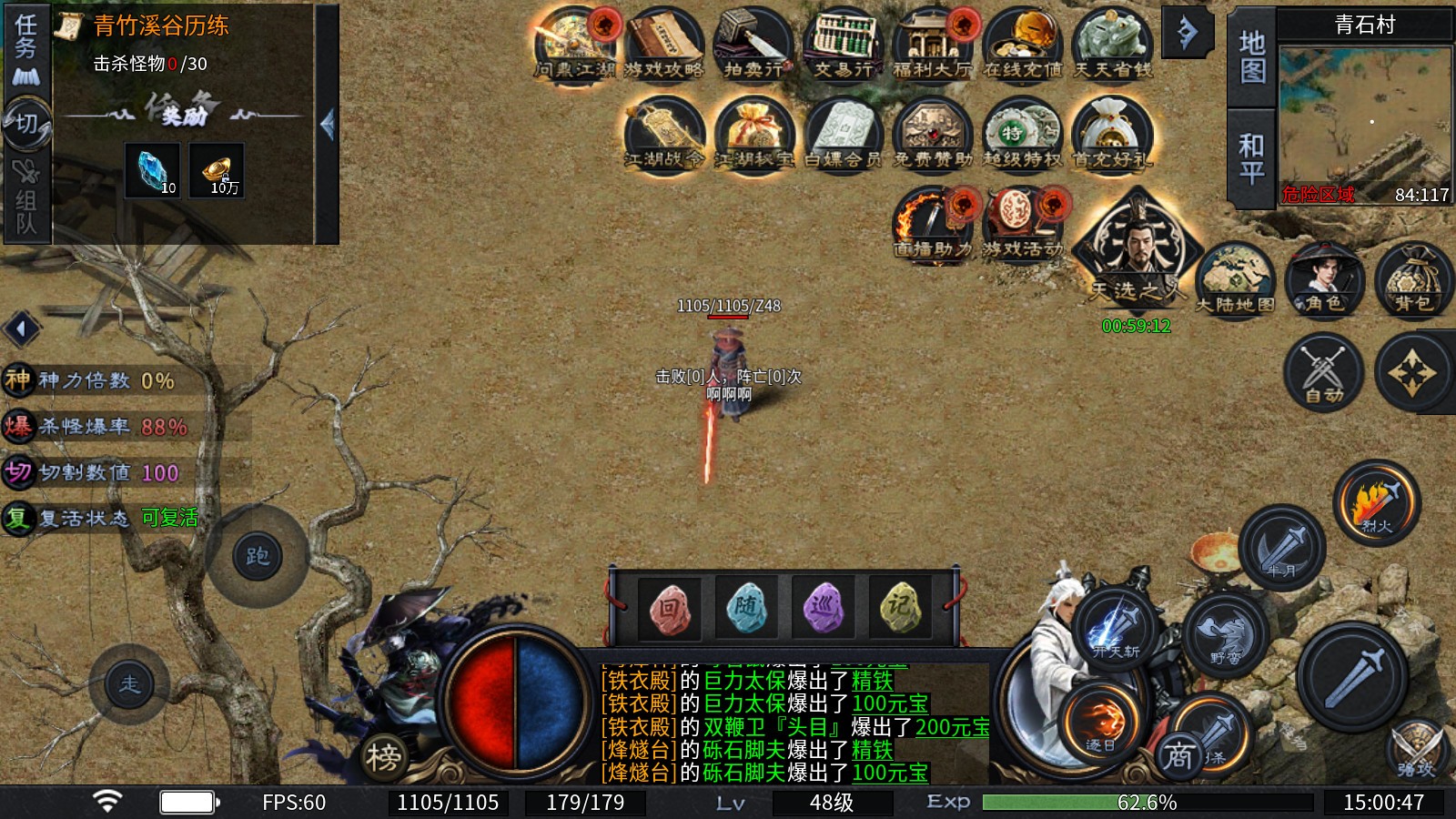Viewport: 1456px width, 819px height.
Task: Use the red 回 return stone
Action: (x=669, y=608)
